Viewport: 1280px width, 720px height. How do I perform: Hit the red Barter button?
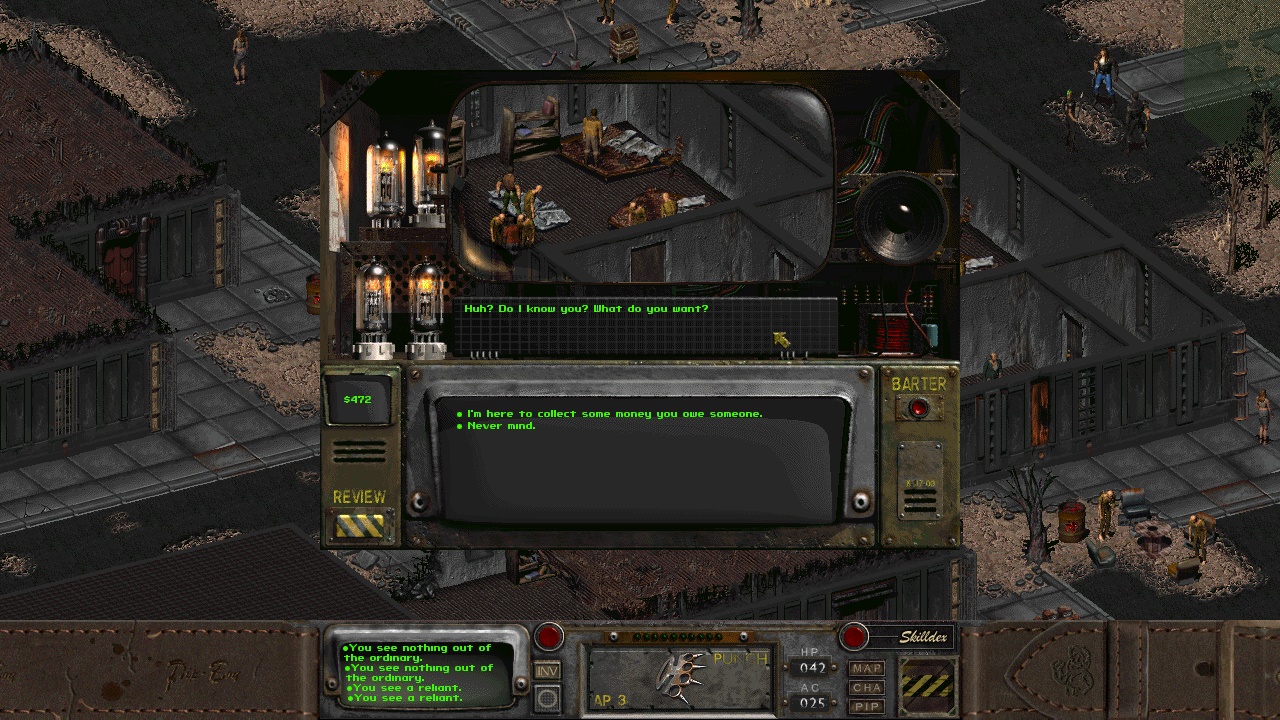(x=918, y=407)
